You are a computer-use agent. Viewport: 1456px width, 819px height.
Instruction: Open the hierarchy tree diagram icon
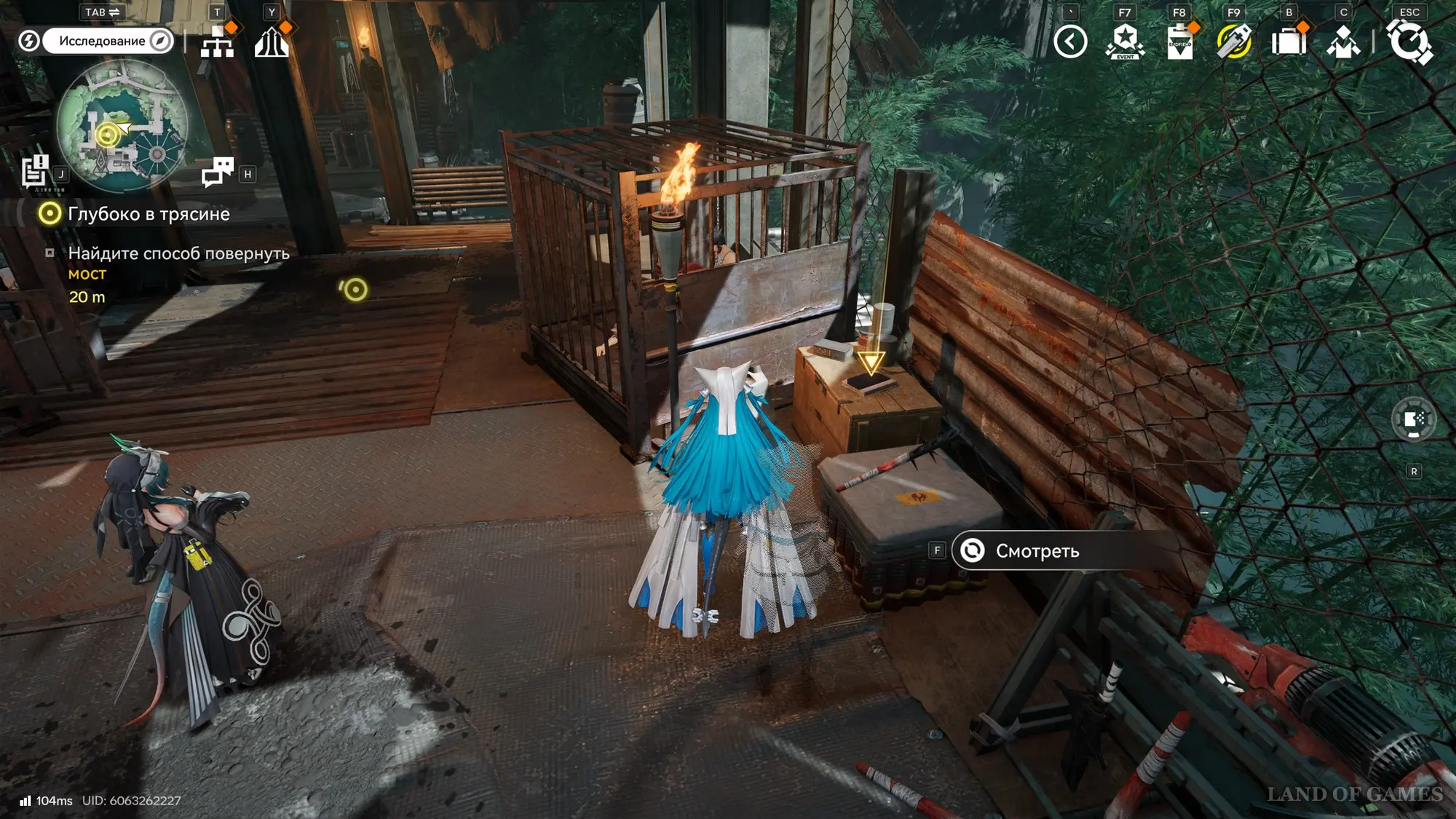(x=217, y=41)
